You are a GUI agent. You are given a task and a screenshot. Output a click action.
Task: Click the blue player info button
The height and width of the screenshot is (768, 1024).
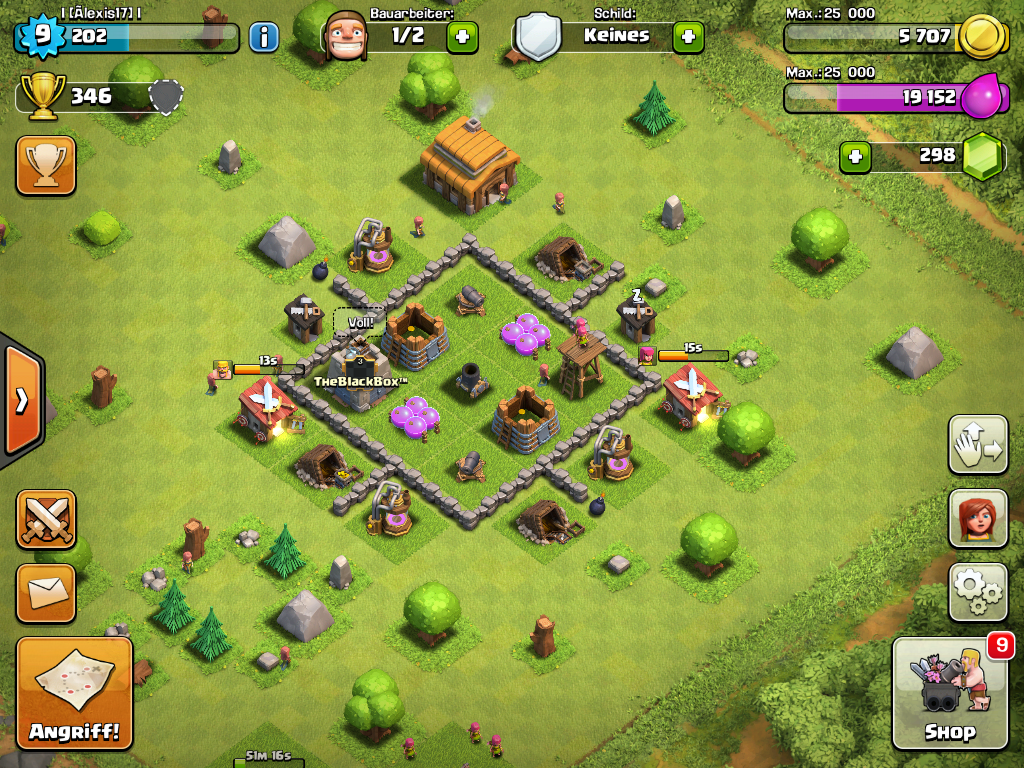[x=263, y=38]
